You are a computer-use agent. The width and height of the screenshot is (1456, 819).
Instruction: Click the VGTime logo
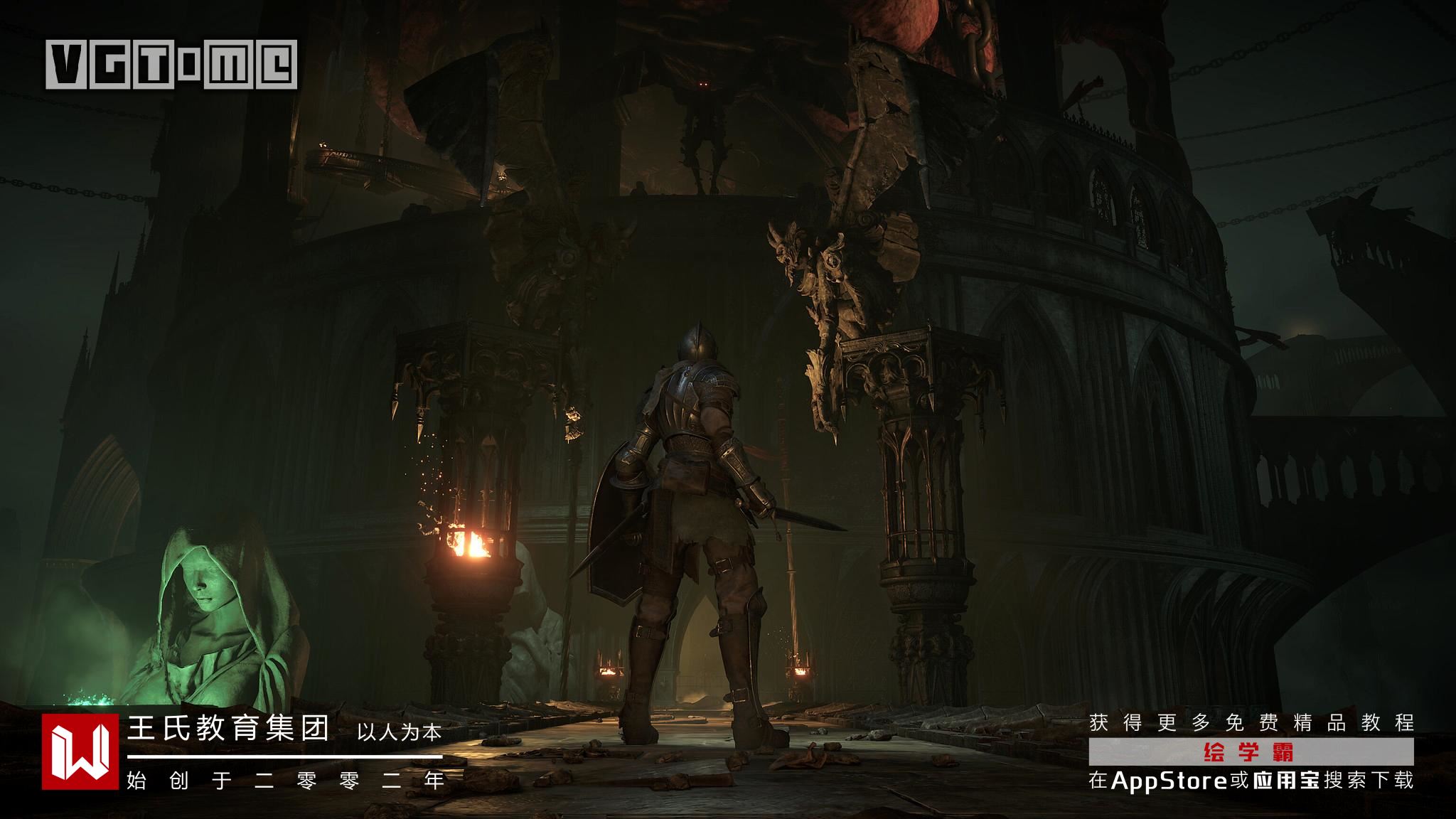click(x=171, y=65)
